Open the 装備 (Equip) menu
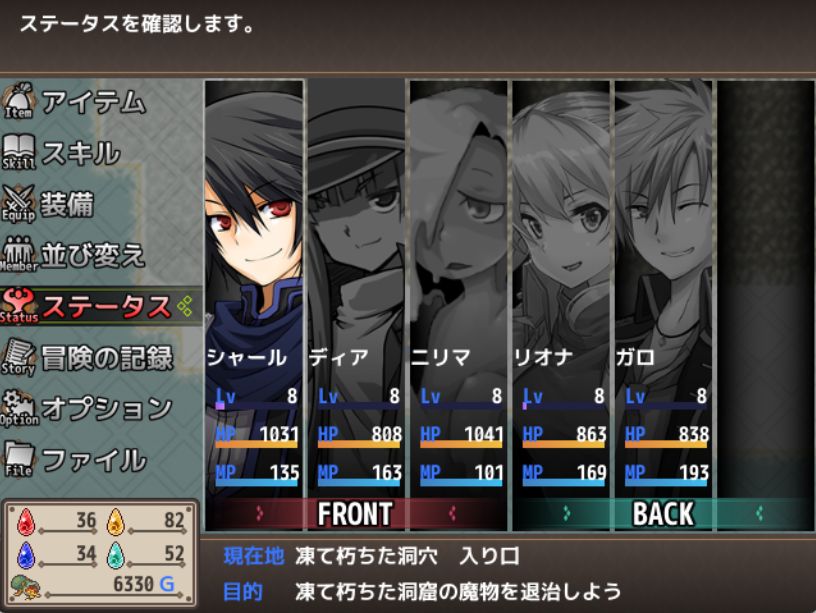This screenshot has height=613, width=816. (x=68, y=204)
